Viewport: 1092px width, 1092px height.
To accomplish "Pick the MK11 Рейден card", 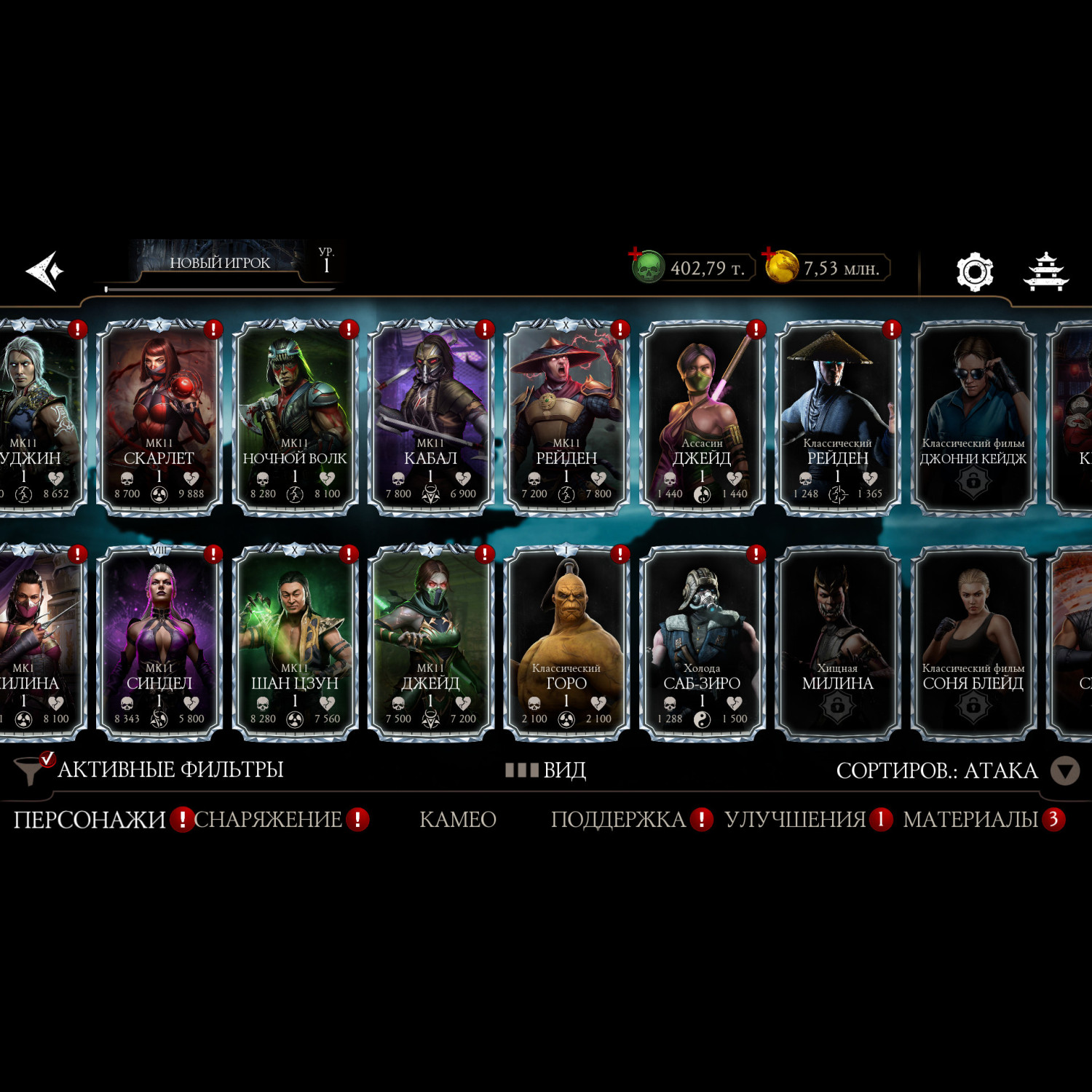I will [x=566, y=418].
